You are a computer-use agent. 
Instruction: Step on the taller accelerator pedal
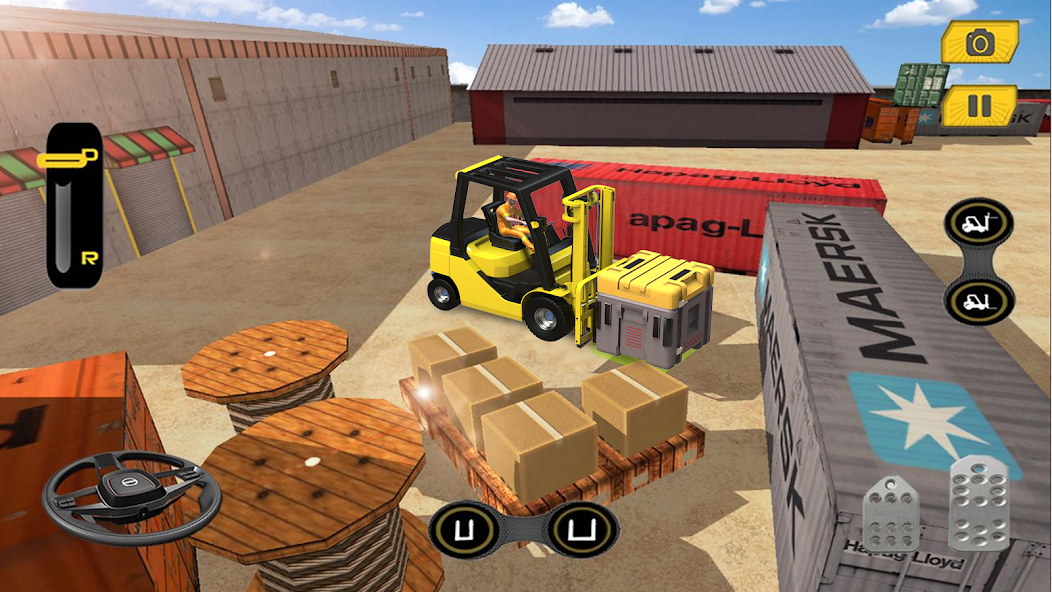click(x=978, y=501)
